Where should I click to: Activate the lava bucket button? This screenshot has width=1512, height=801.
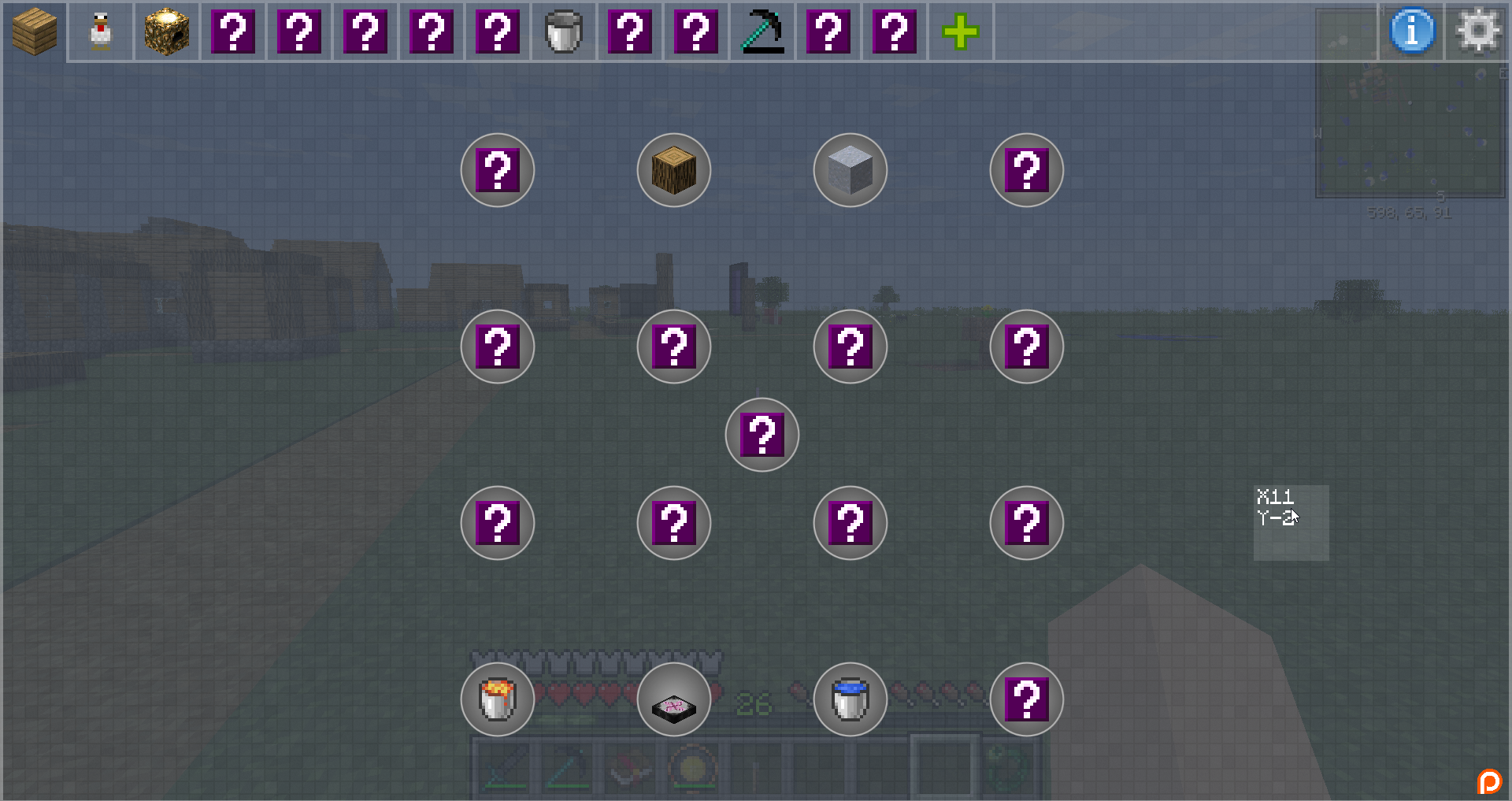click(x=498, y=699)
